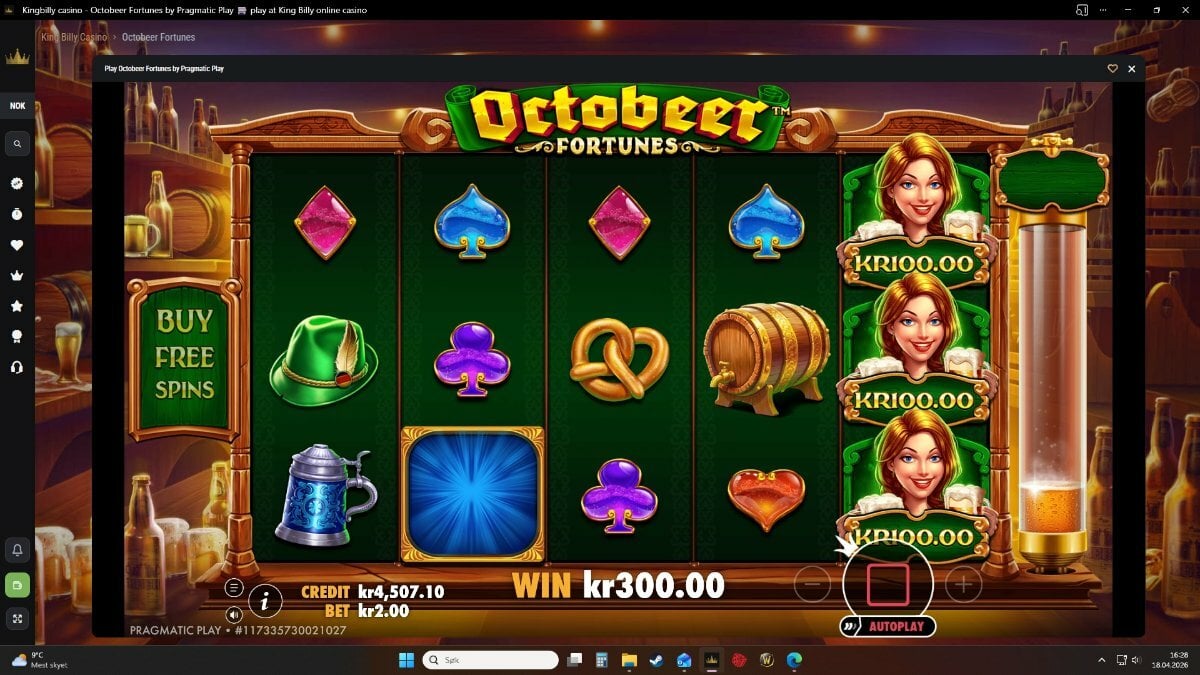
Task: Open the Buy Free Spins panel
Action: pyautogui.click(x=185, y=357)
